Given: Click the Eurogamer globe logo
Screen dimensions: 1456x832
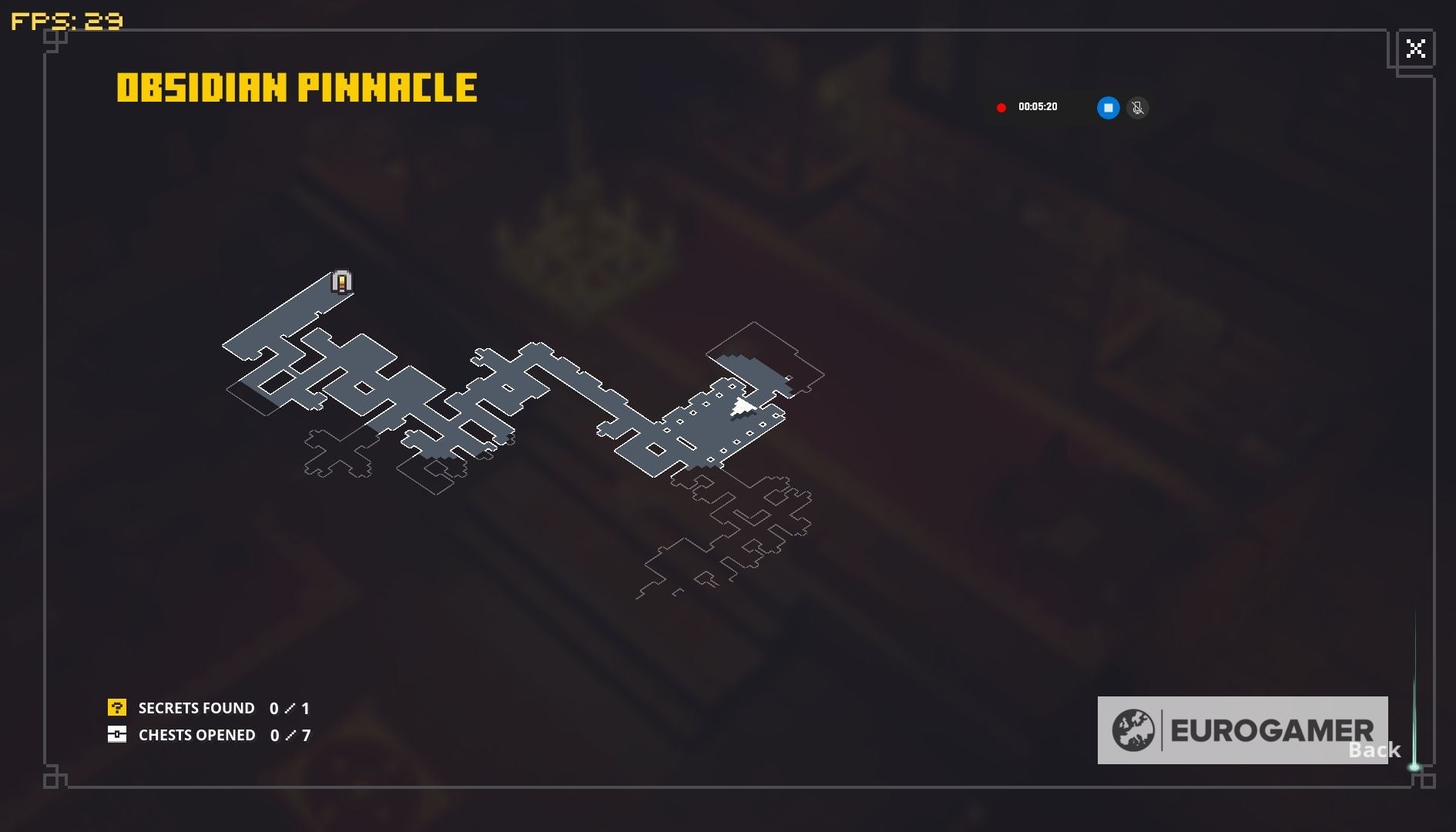Looking at the screenshot, I should [1136, 729].
